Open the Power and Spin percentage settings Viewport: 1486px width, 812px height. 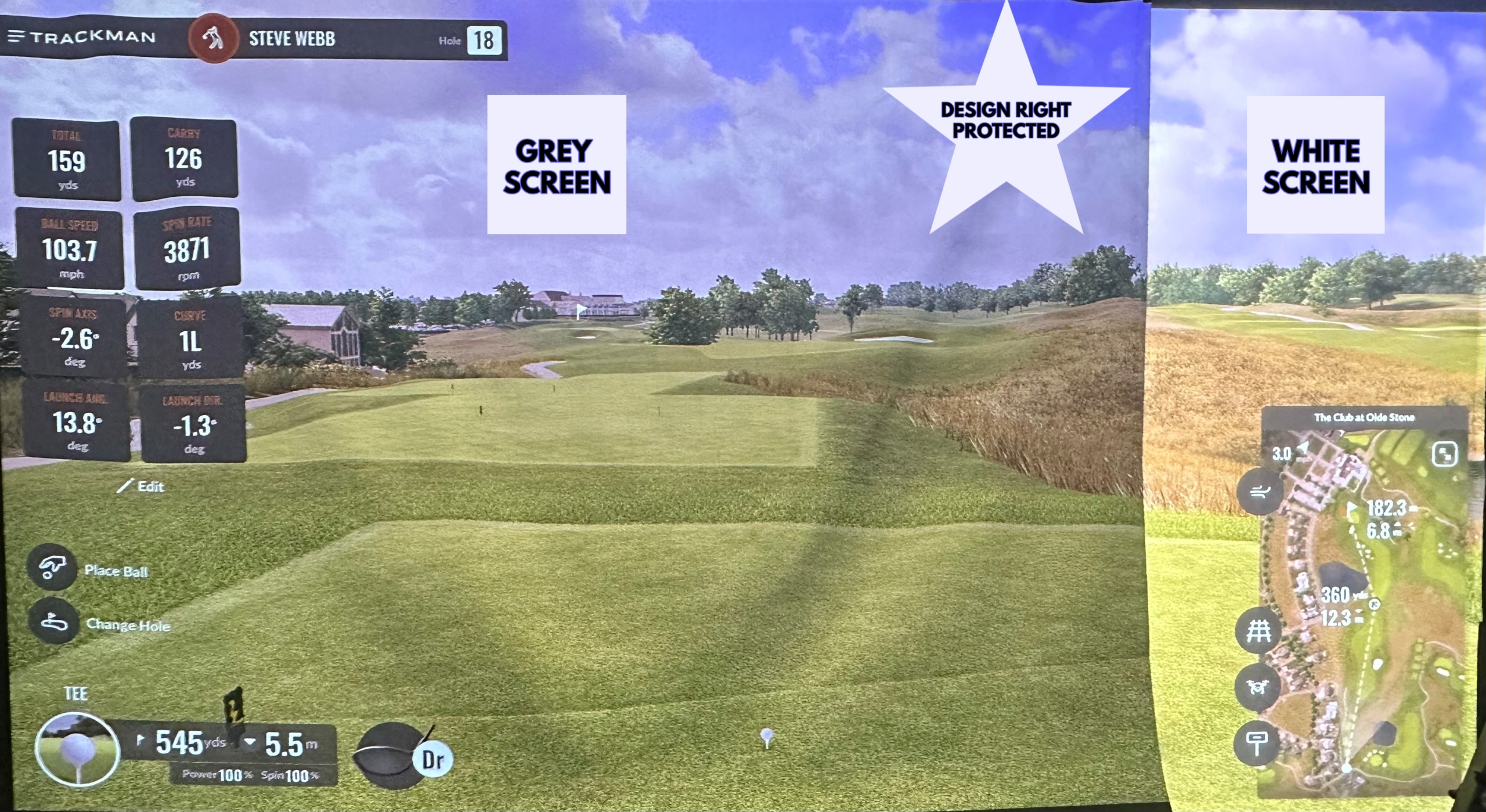click(x=251, y=775)
